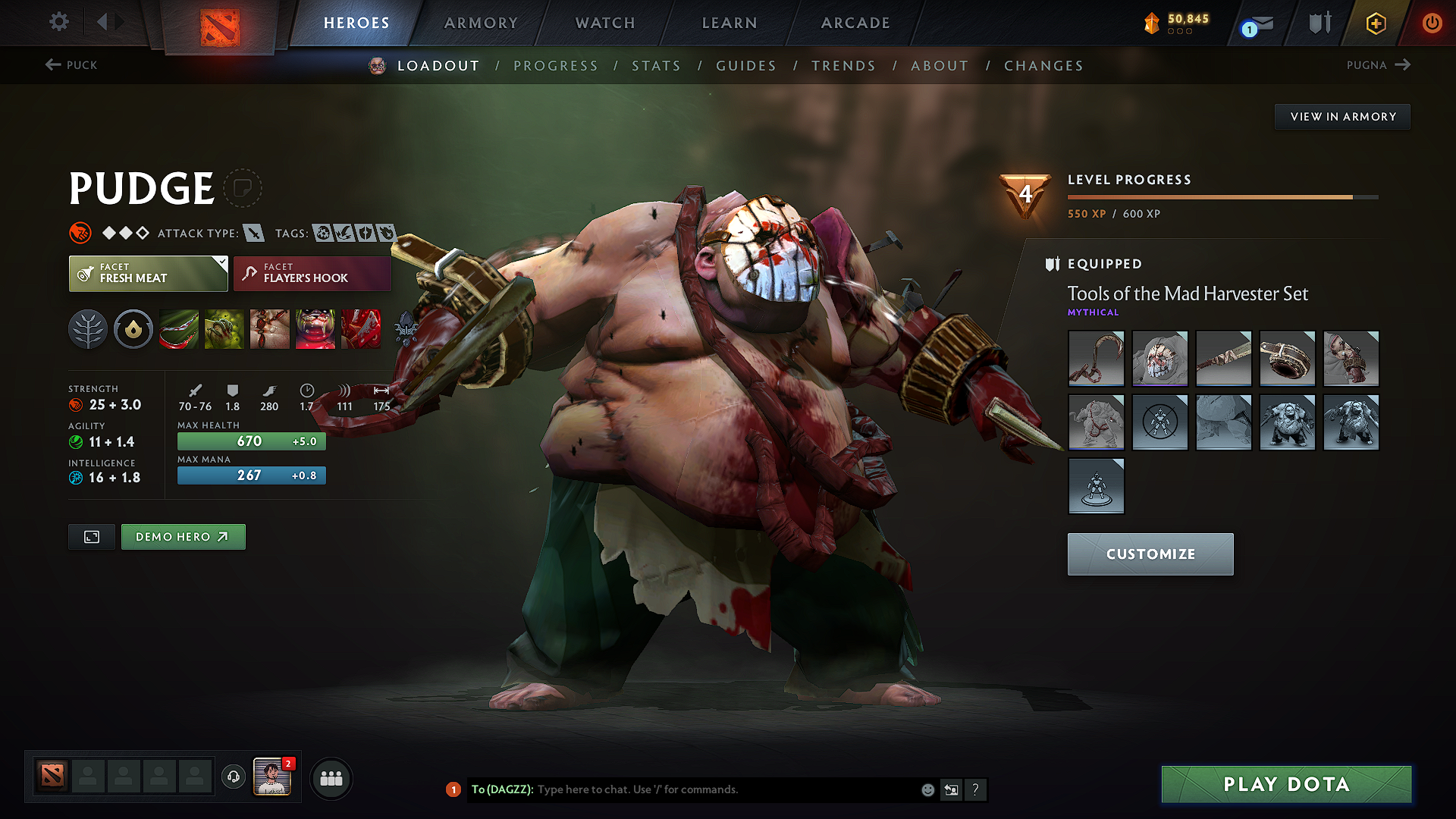Toggle the loadout expand view icon
This screenshot has height=819, width=1456.
click(x=91, y=537)
